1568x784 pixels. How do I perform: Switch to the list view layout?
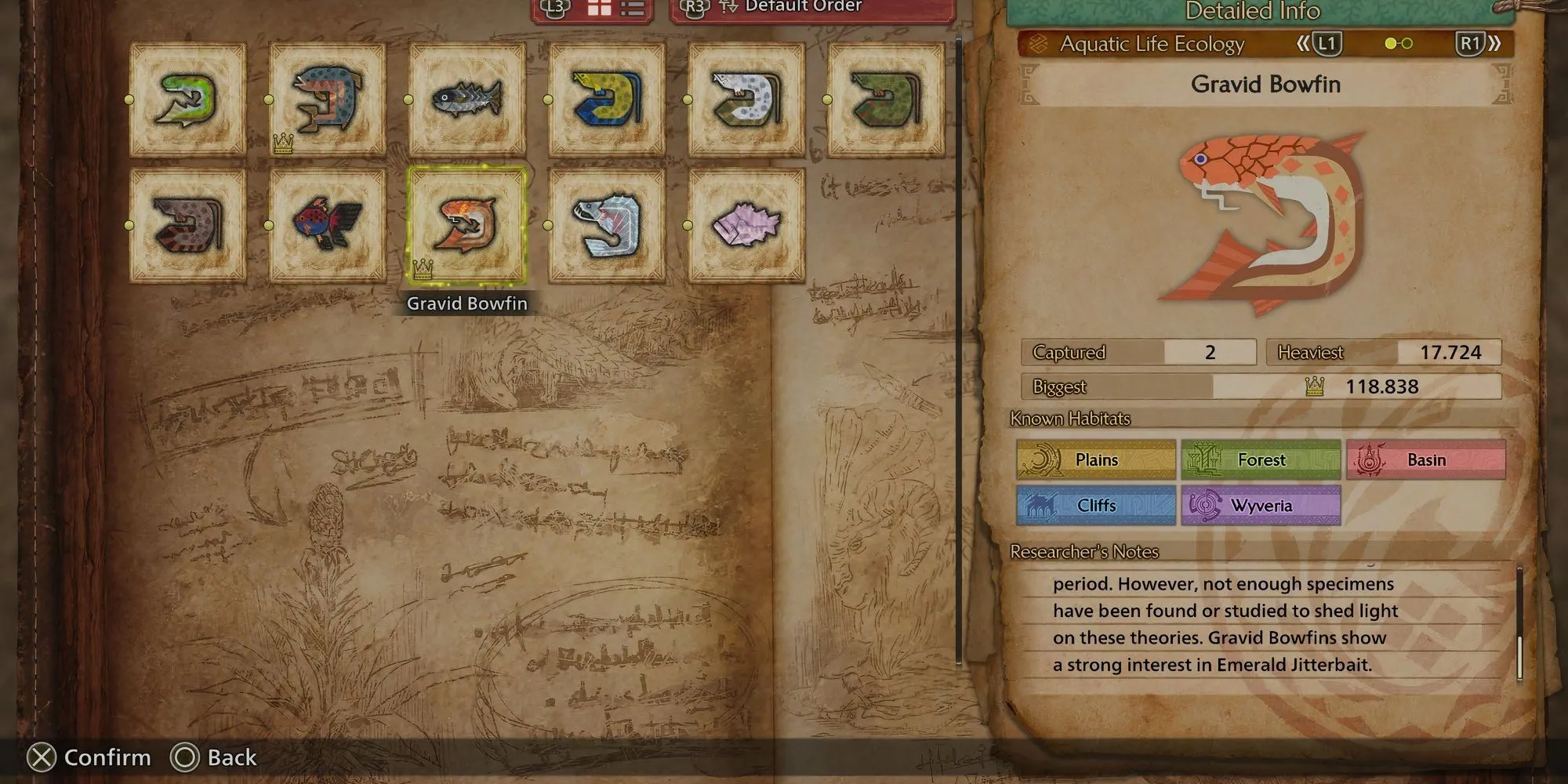632,9
